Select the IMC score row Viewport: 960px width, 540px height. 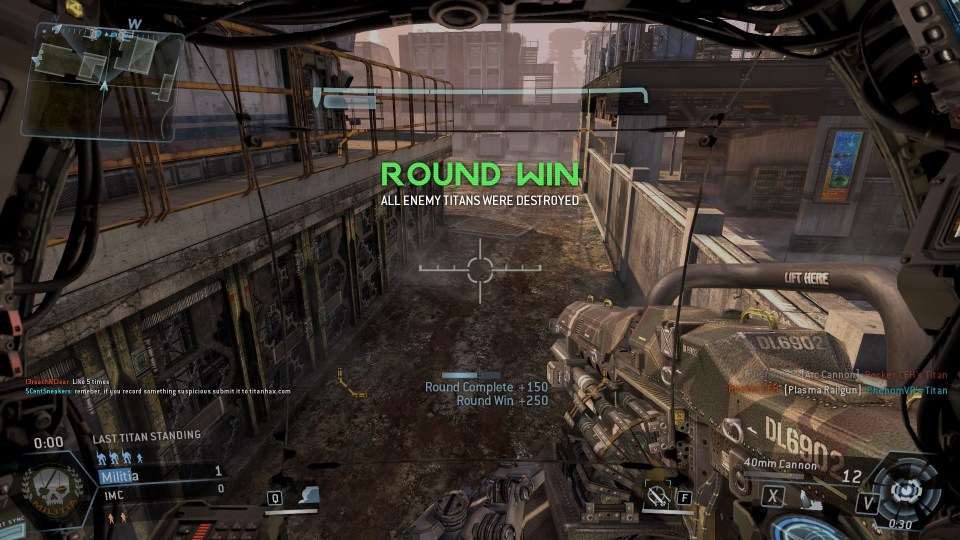[x=160, y=488]
